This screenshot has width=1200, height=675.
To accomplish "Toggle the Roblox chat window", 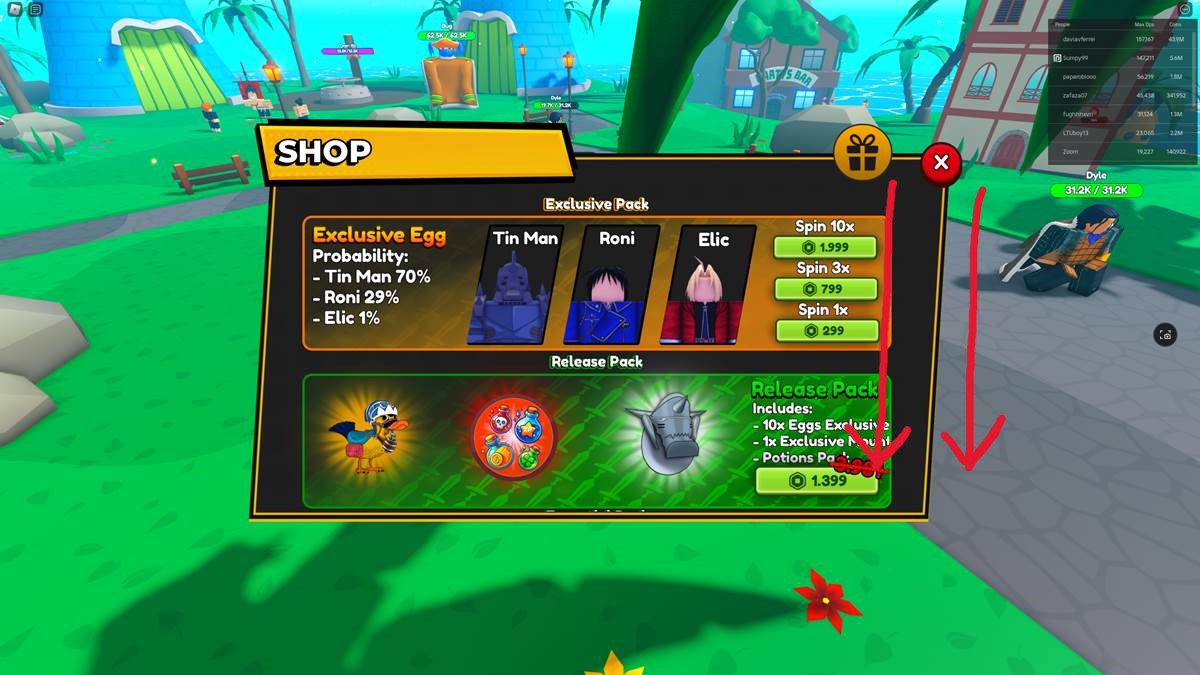I will (x=36, y=9).
